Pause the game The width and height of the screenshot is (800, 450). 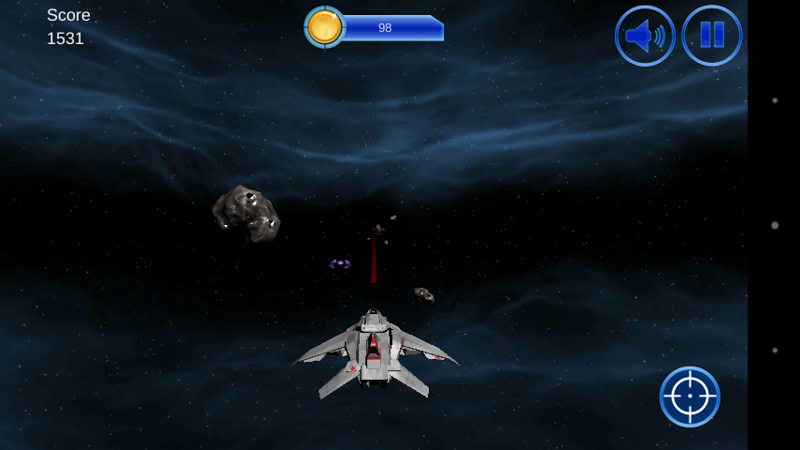(x=711, y=36)
